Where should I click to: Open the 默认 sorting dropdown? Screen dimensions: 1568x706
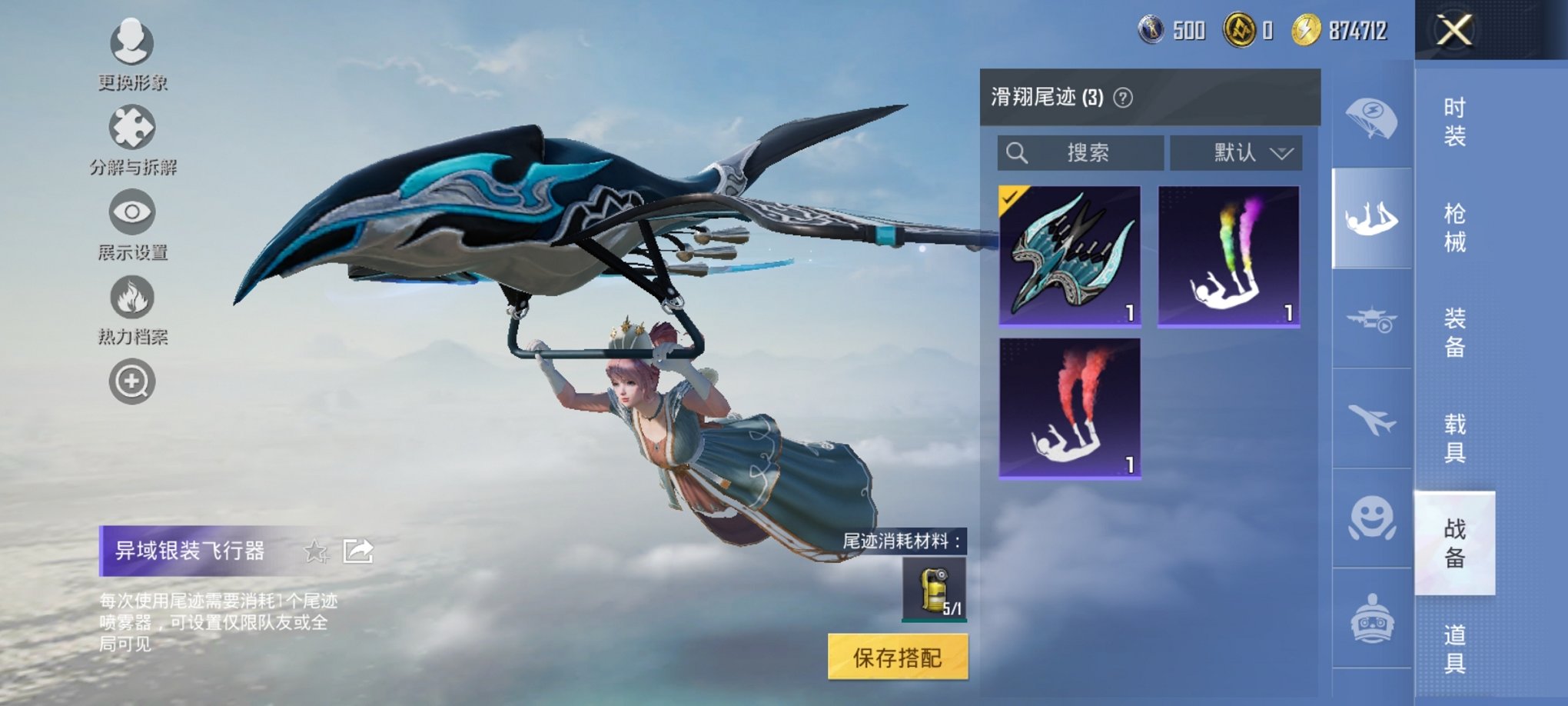tap(1237, 152)
